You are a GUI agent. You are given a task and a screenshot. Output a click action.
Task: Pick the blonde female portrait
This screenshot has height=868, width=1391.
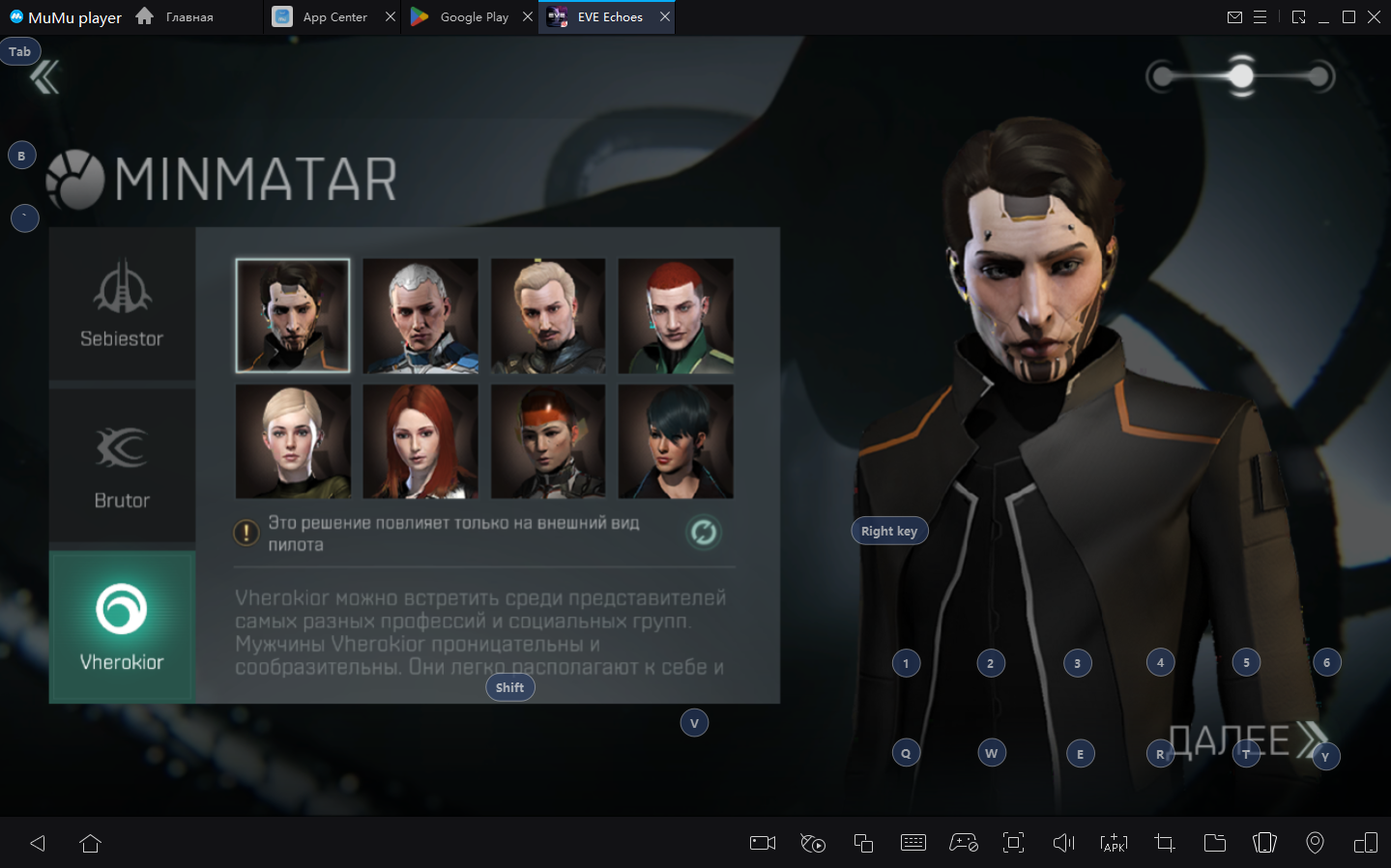pos(293,442)
